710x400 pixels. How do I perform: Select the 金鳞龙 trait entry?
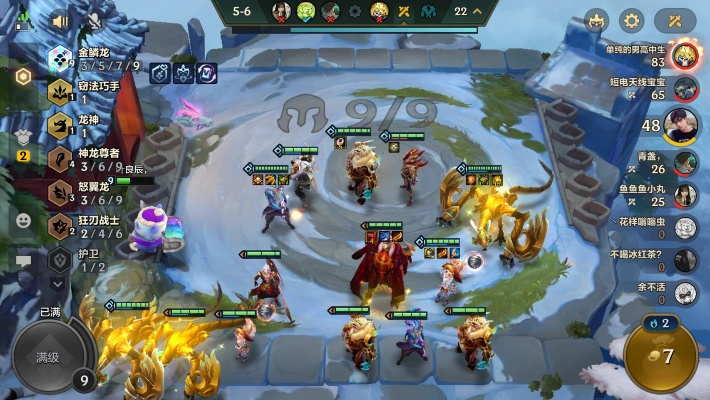click(x=95, y=59)
